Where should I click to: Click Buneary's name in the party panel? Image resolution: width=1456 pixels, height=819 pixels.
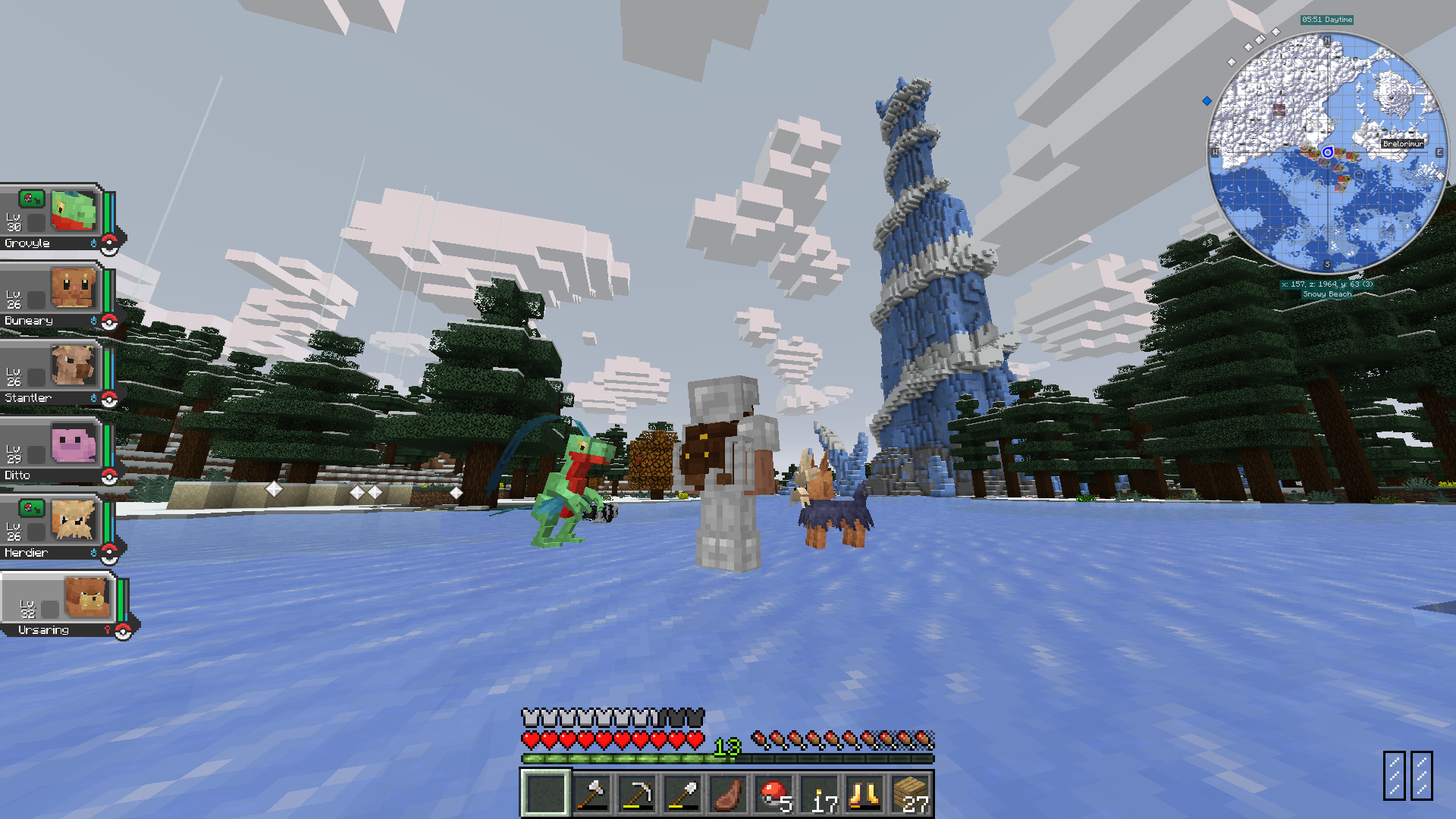pos(29,320)
